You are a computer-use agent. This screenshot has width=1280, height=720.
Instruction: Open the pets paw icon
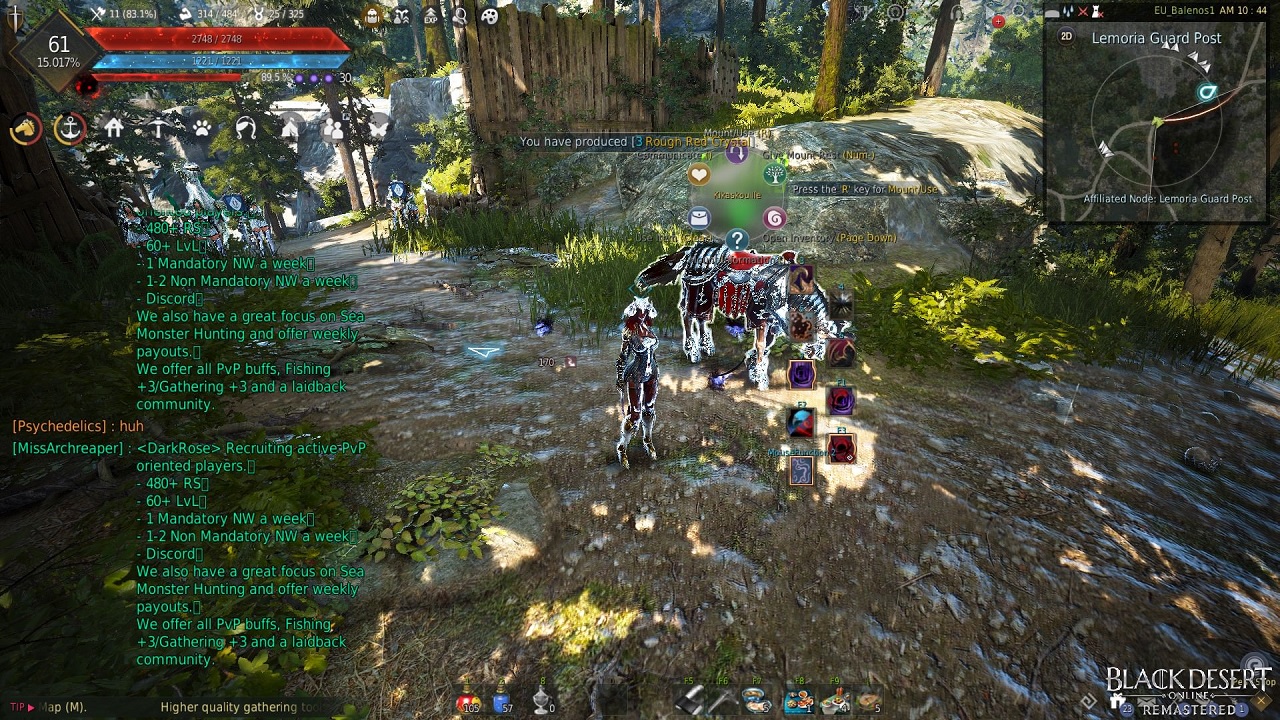coord(202,129)
